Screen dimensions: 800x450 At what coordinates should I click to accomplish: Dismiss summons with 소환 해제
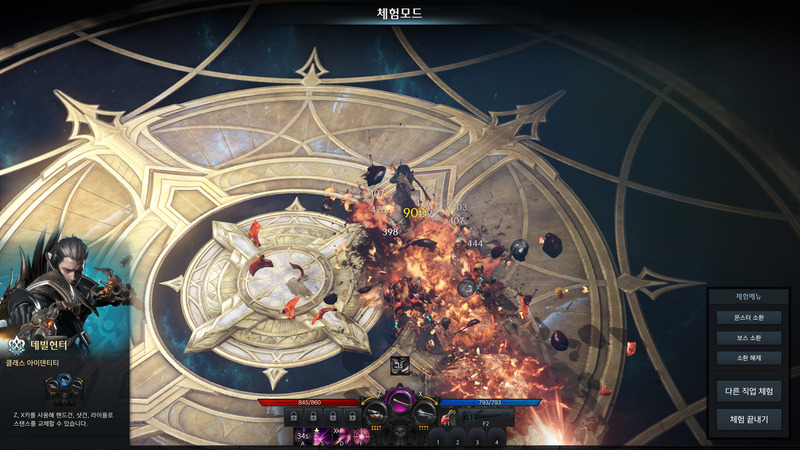[749, 357]
